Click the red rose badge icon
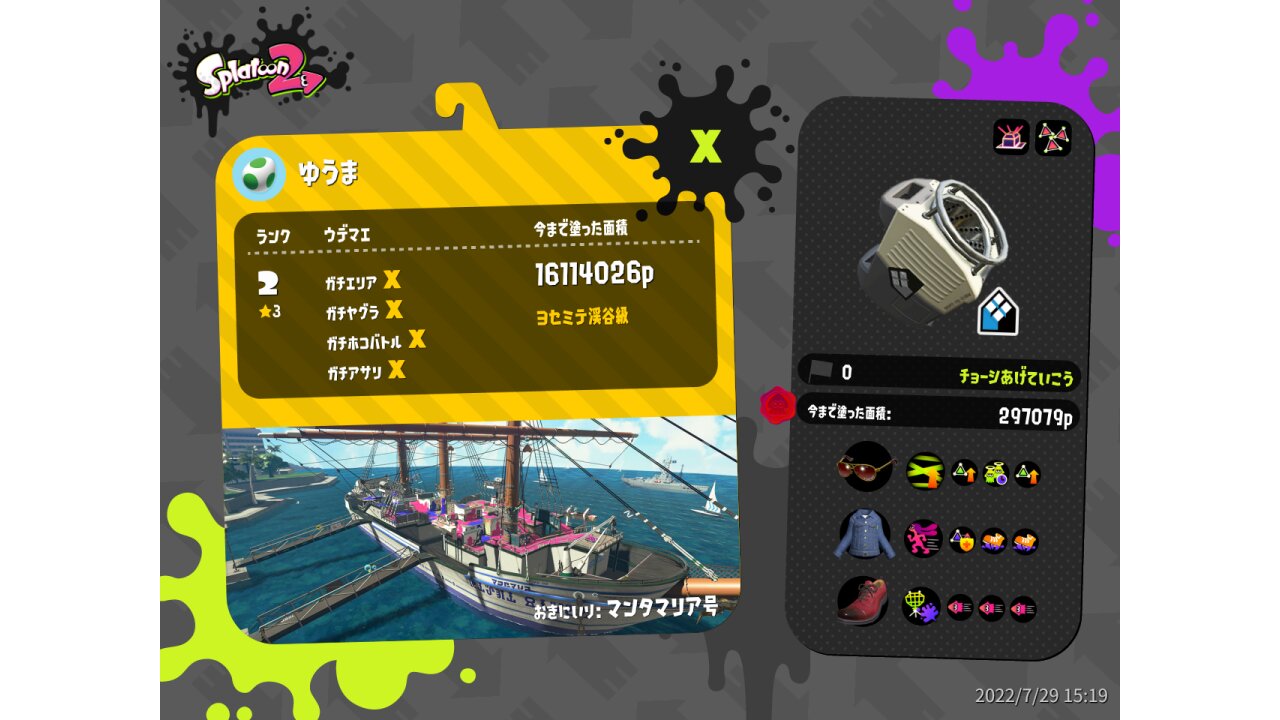The width and height of the screenshot is (1280, 720). [x=778, y=405]
